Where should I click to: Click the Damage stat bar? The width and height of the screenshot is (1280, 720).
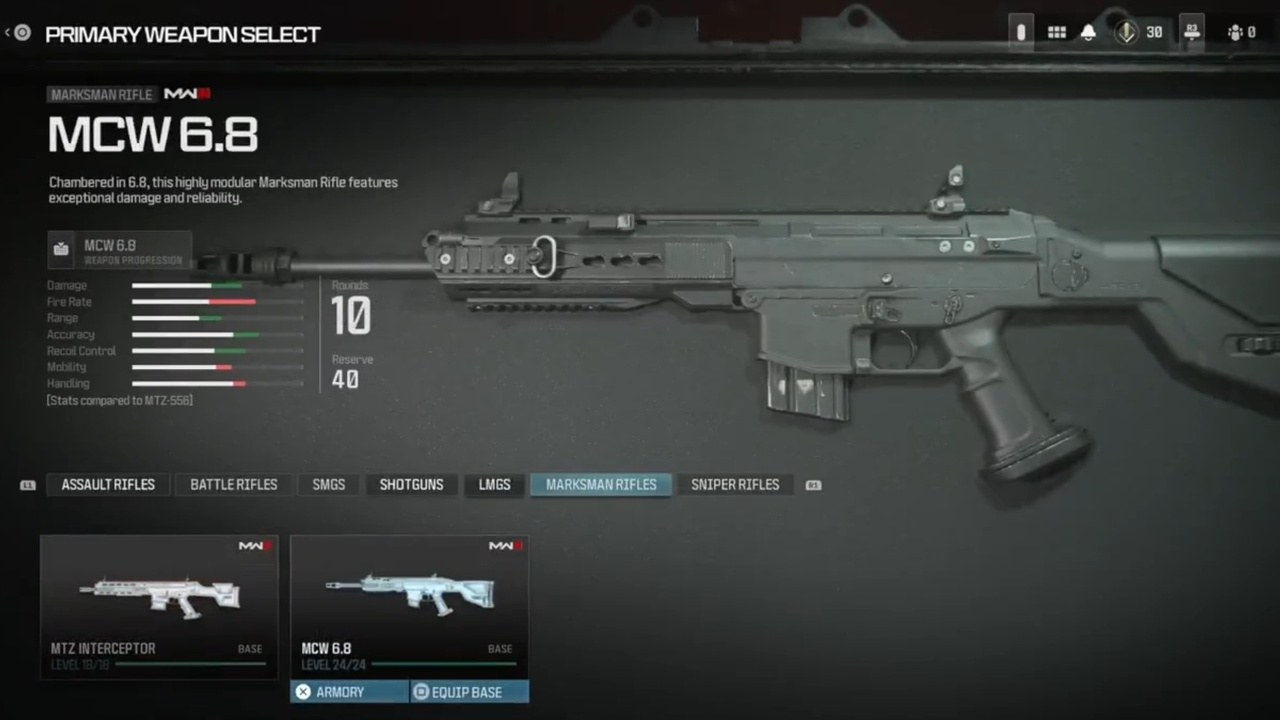pos(217,285)
